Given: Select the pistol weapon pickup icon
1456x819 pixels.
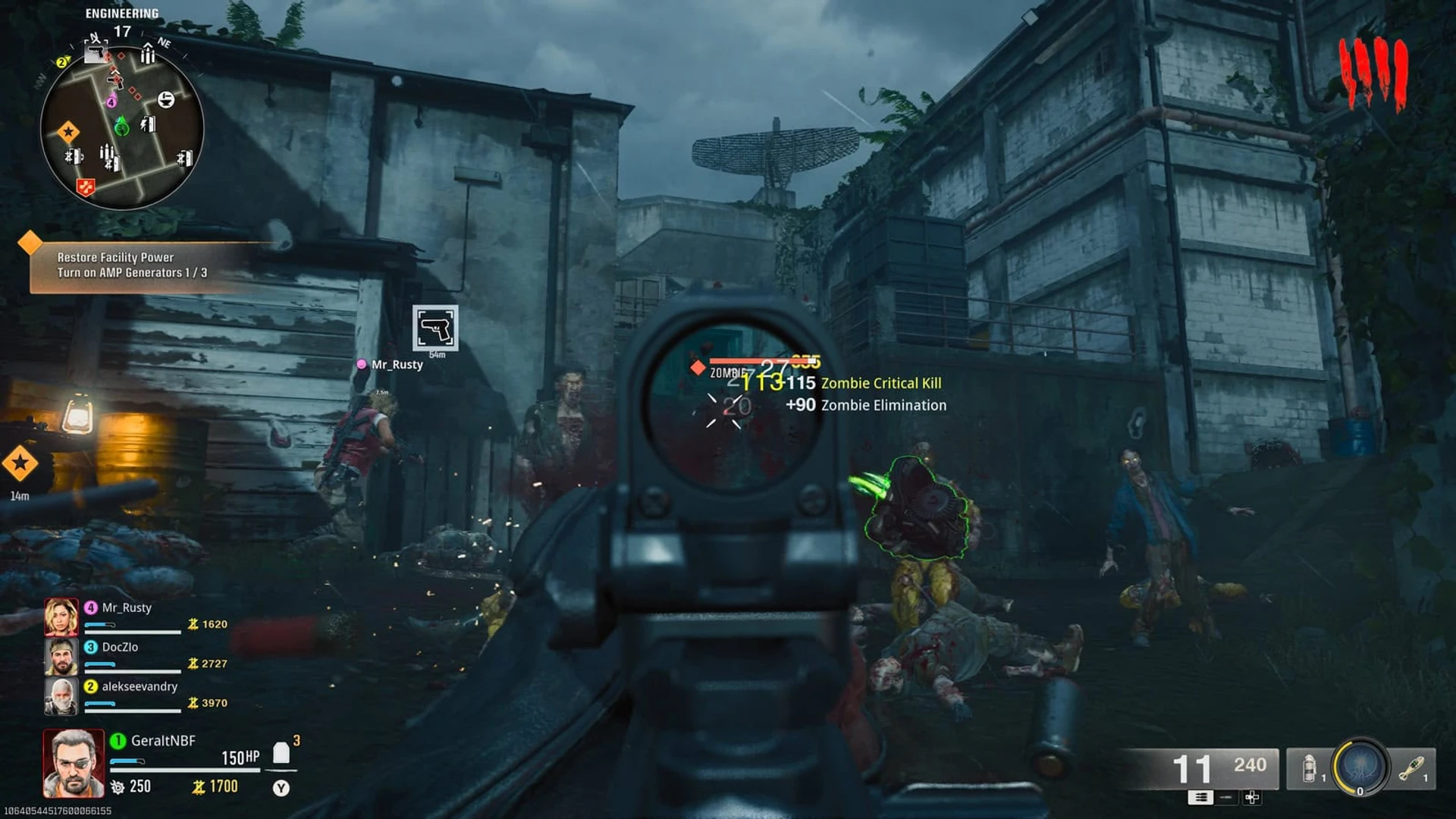Looking at the screenshot, I should 435,328.
